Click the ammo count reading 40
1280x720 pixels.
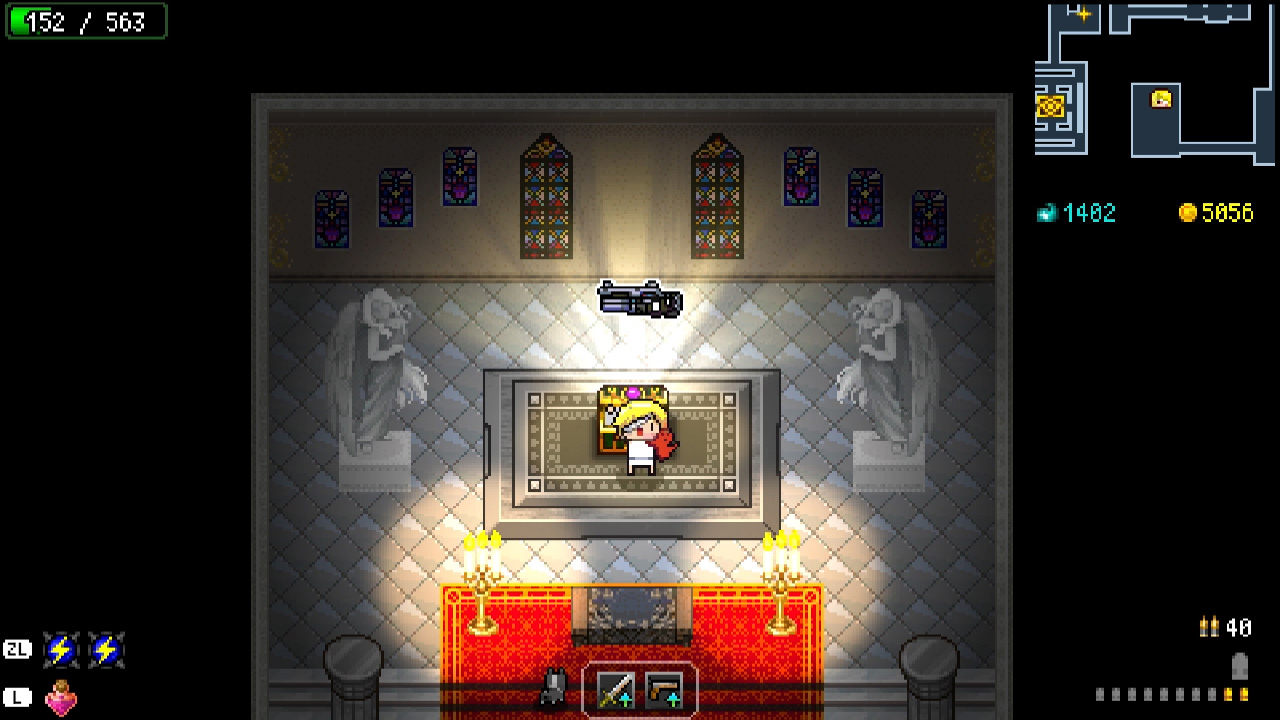coord(1239,627)
